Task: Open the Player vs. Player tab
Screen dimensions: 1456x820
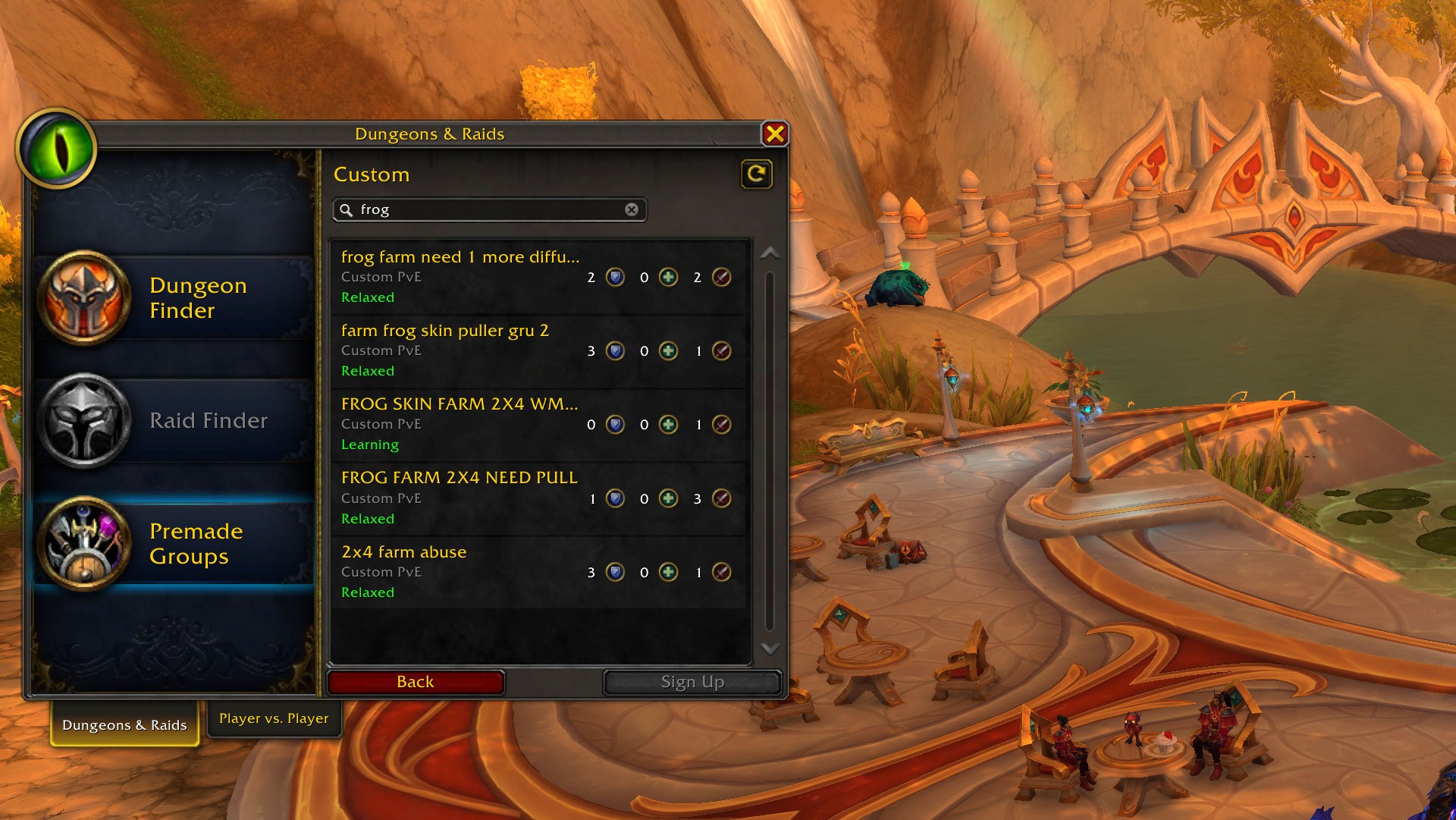Action: click(x=274, y=718)
